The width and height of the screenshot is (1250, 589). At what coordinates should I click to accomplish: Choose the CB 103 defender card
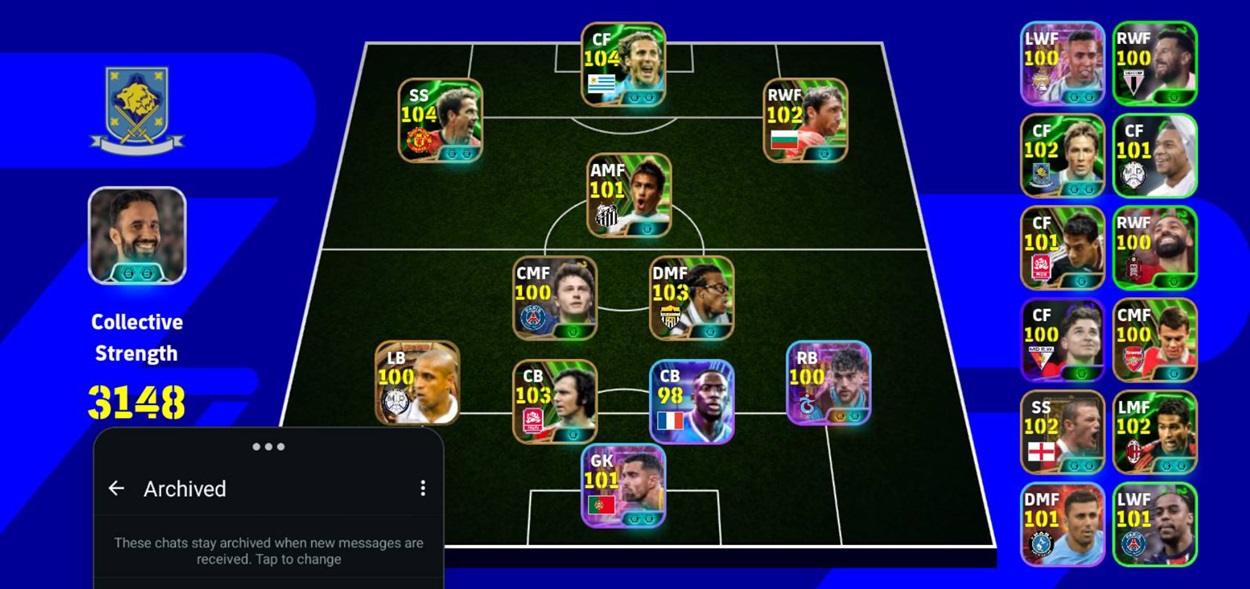pyautogui.click(x=555, y=401)
